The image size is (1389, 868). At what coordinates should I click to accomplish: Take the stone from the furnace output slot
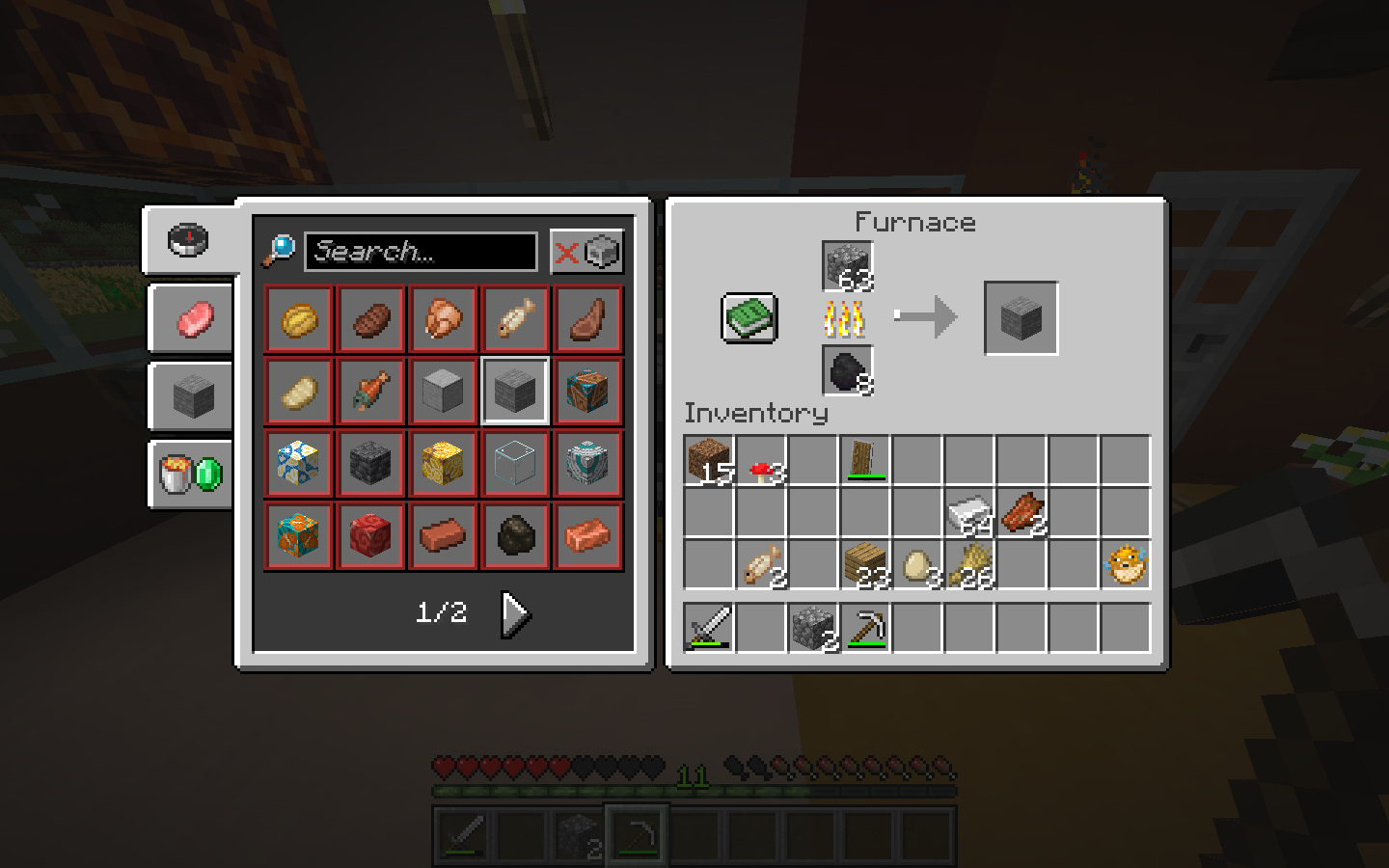pyautogui.click(x=1021, y=316)
